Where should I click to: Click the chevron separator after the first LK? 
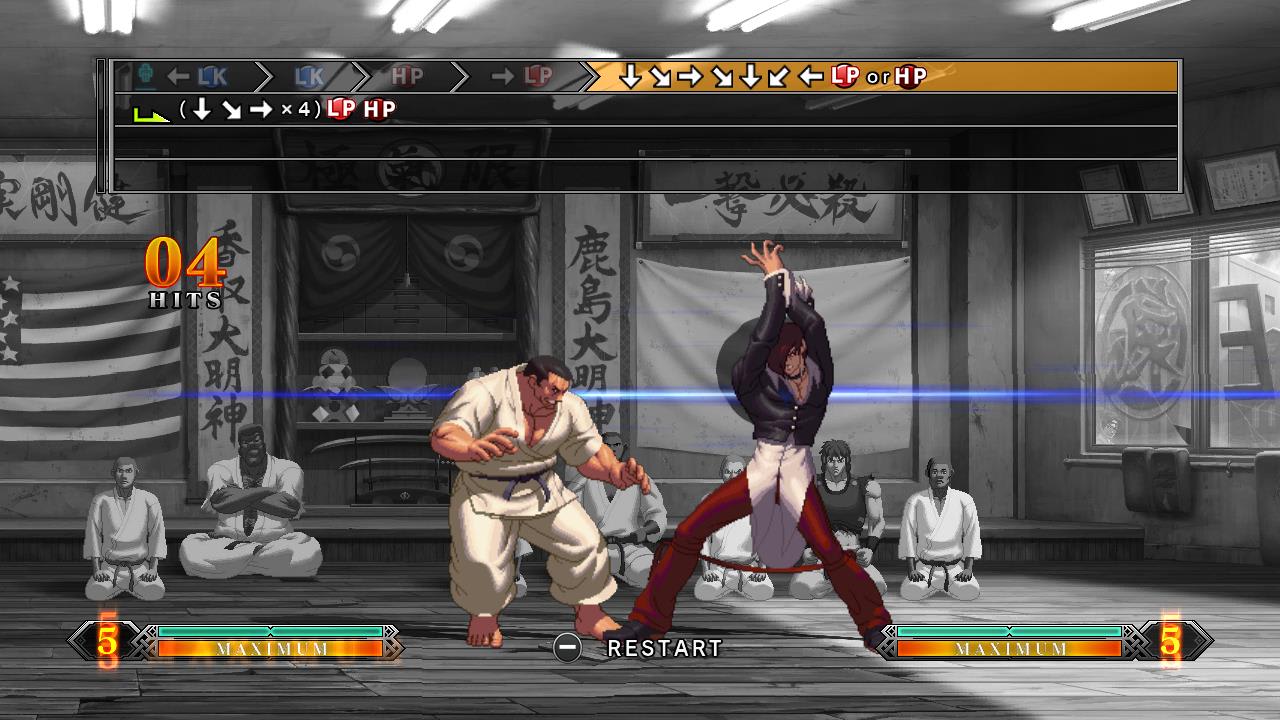click(262, 75)
